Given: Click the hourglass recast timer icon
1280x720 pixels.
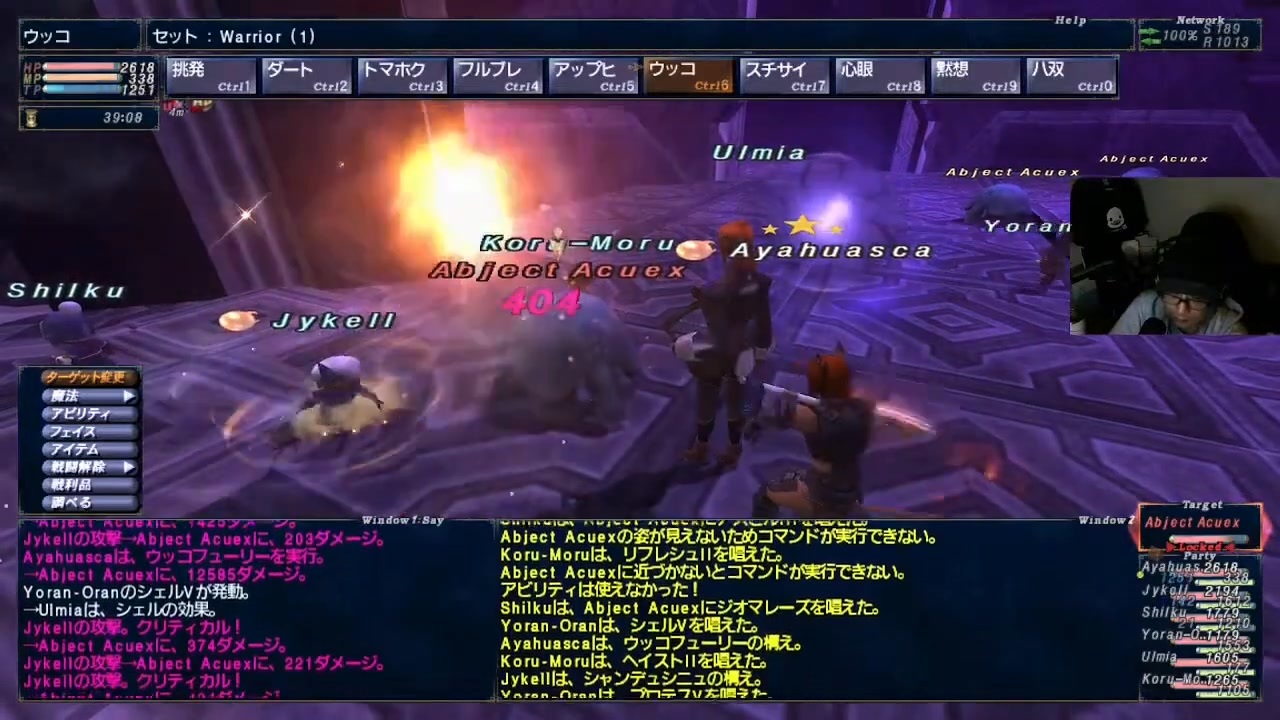Looking at the screenshot, I should tap(32, 118).
